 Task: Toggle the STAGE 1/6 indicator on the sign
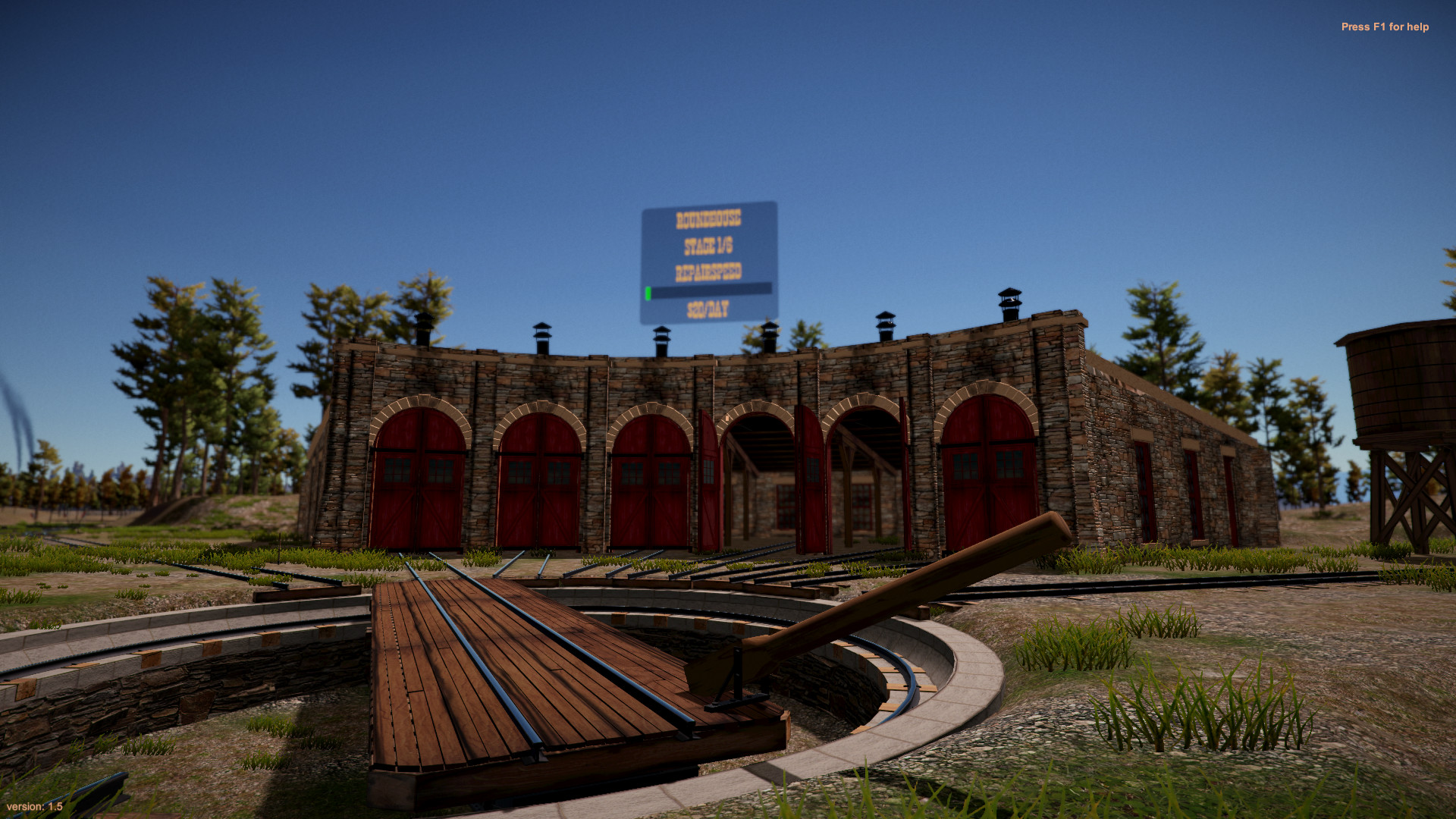tap(709, 244)
